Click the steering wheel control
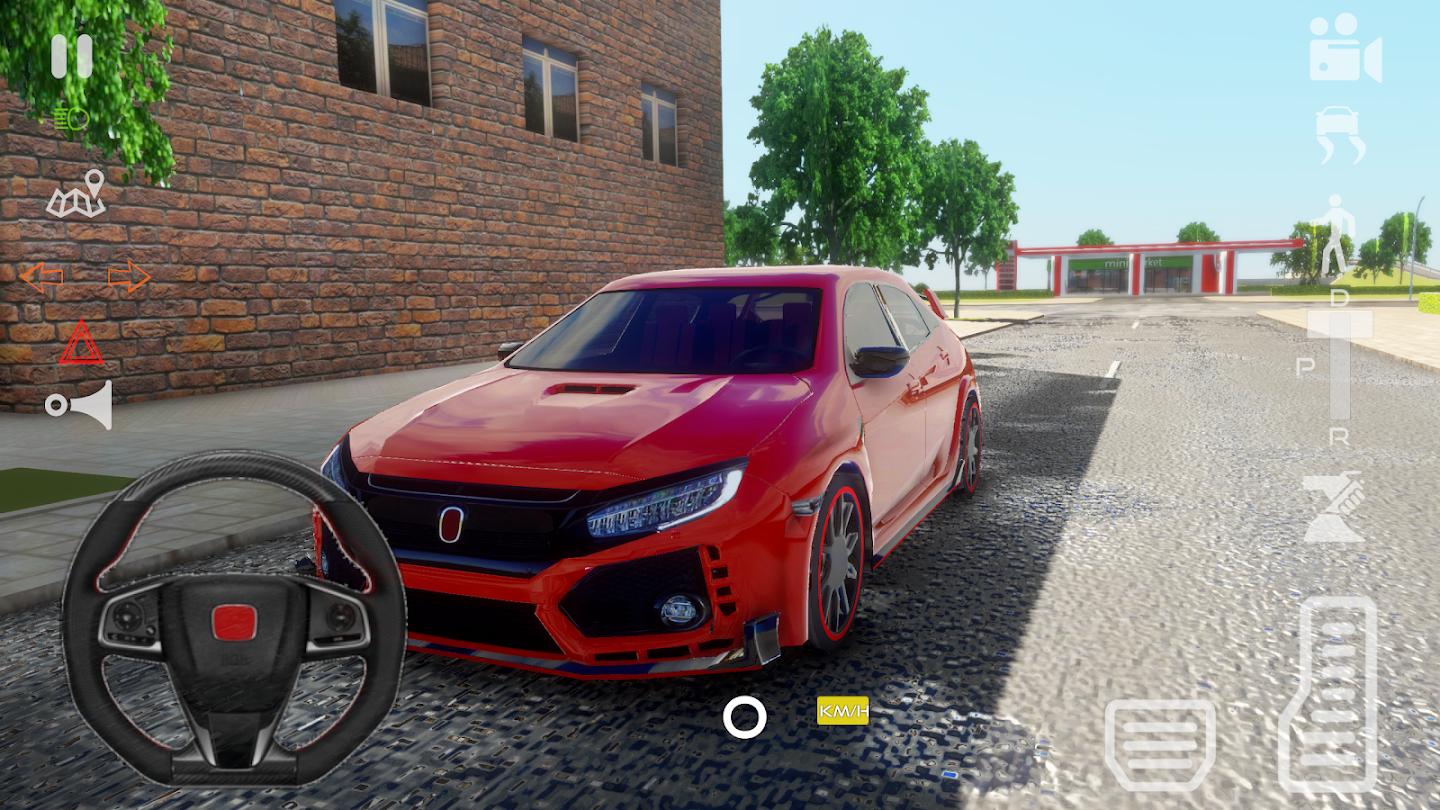The image size is (1440, 810). coord(234,618)
